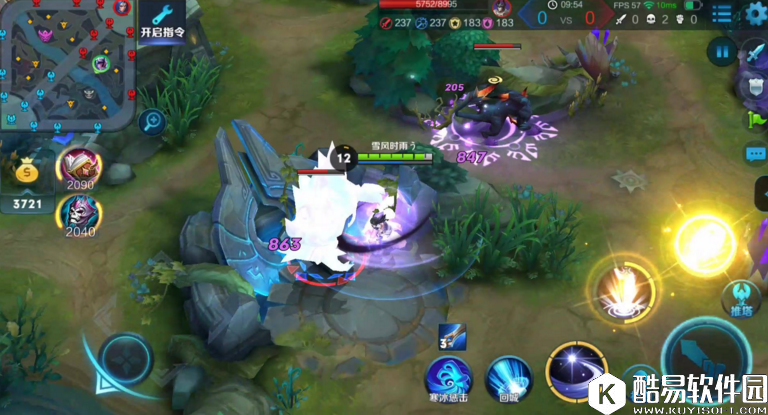768x415 pixels.
Task: Click the magnifier zoom button by minimap
Action: coord(153,122)
